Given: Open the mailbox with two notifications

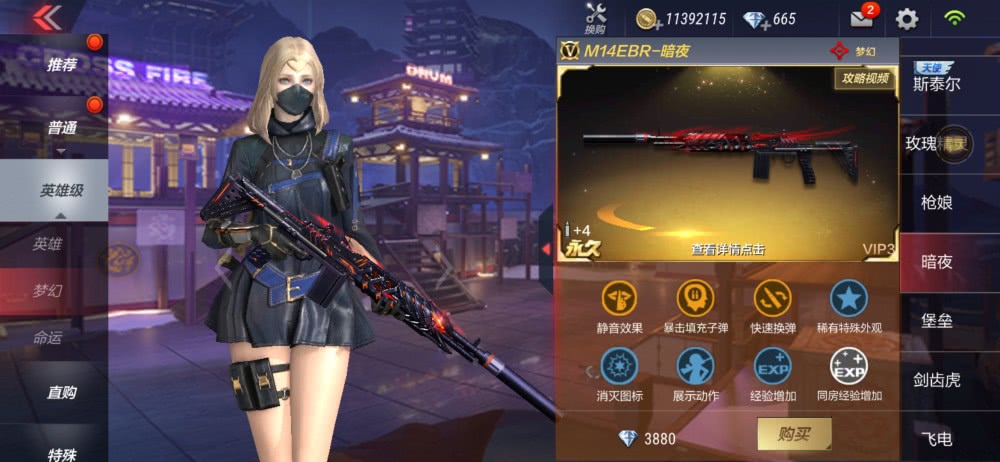Looking at the screenshot, I should pos(862,18).
